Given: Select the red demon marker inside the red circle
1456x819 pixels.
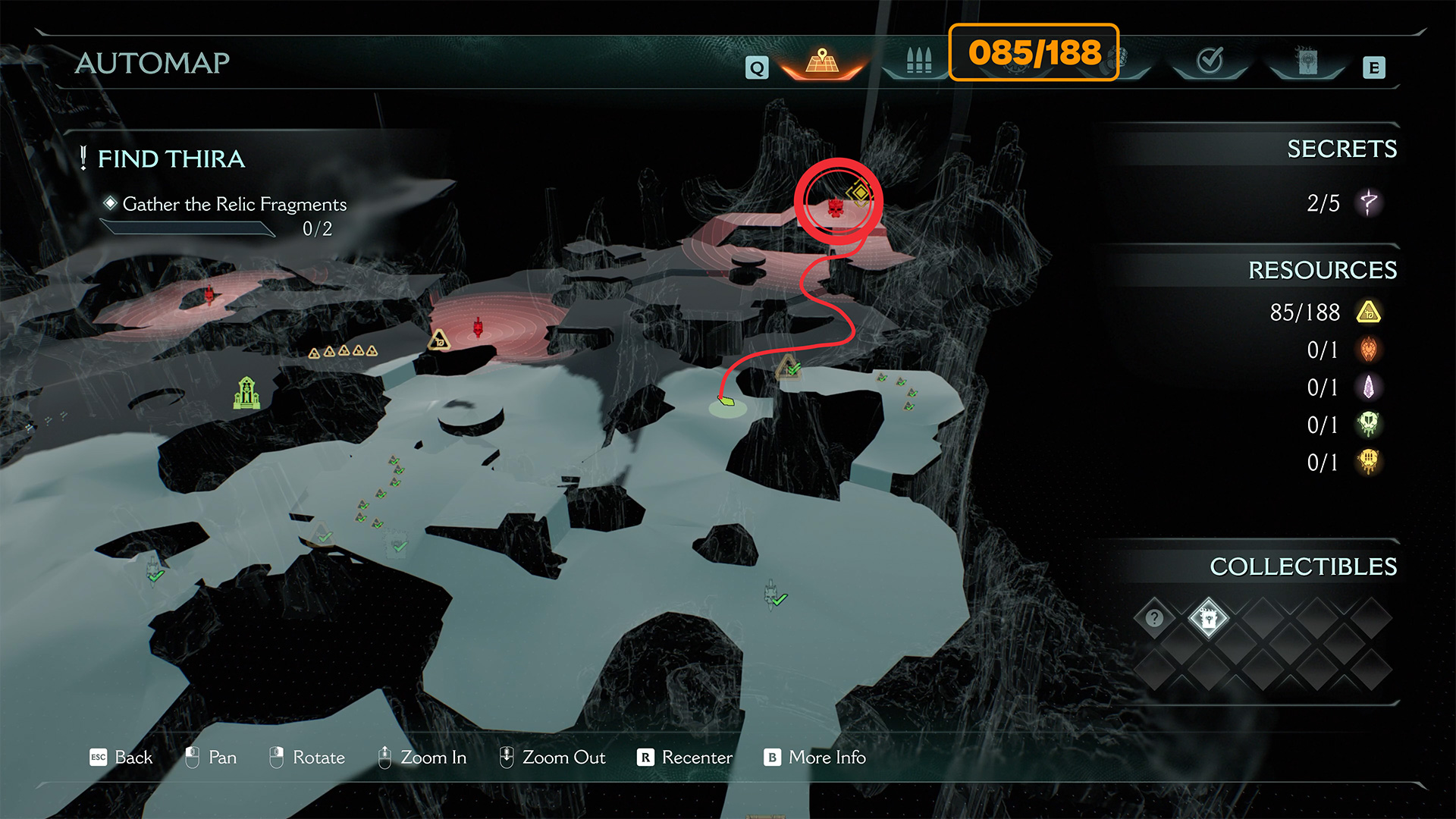Looking at the screenshot, I should (836, 207).
